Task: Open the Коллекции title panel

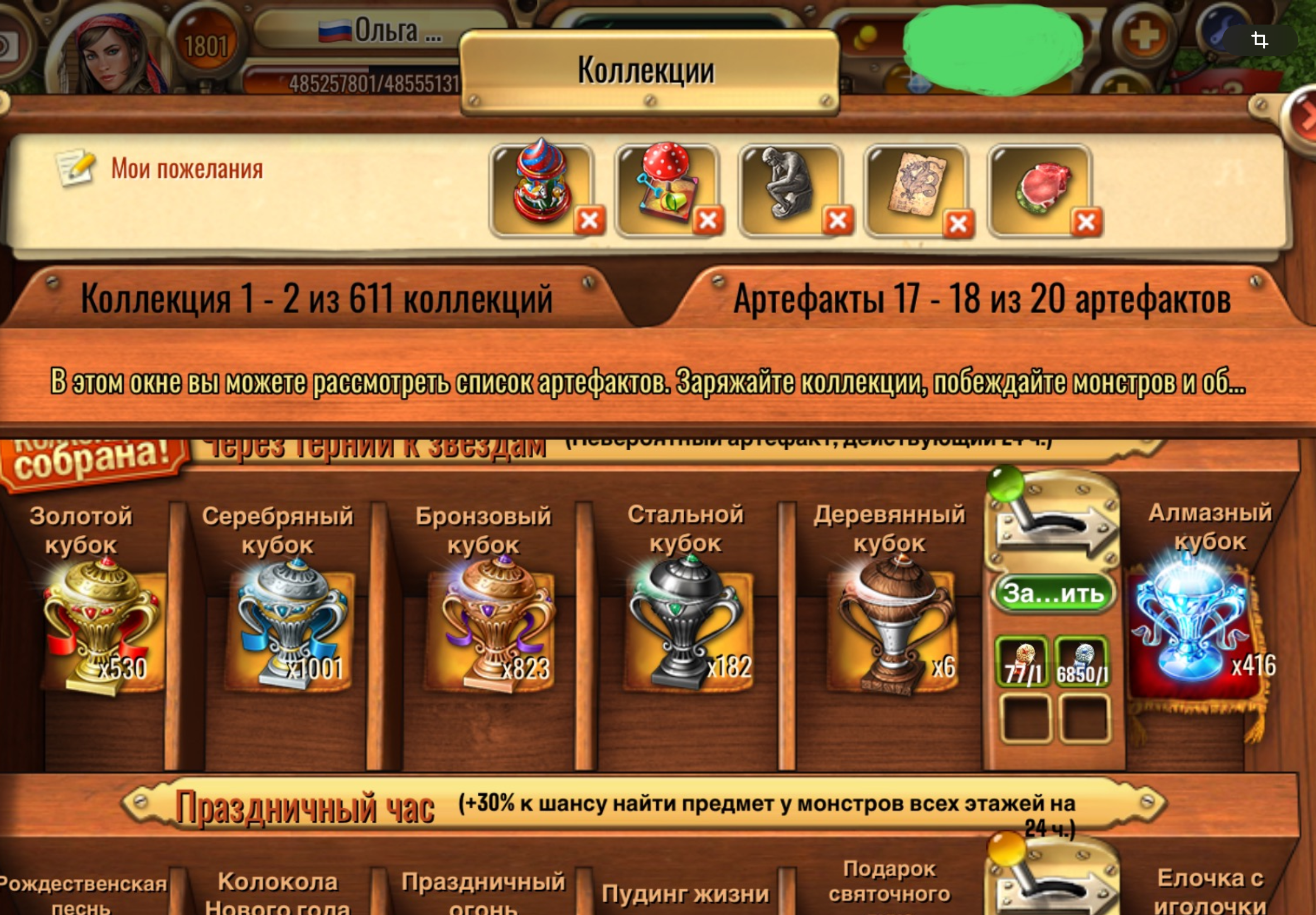Action: click(646, 70)
